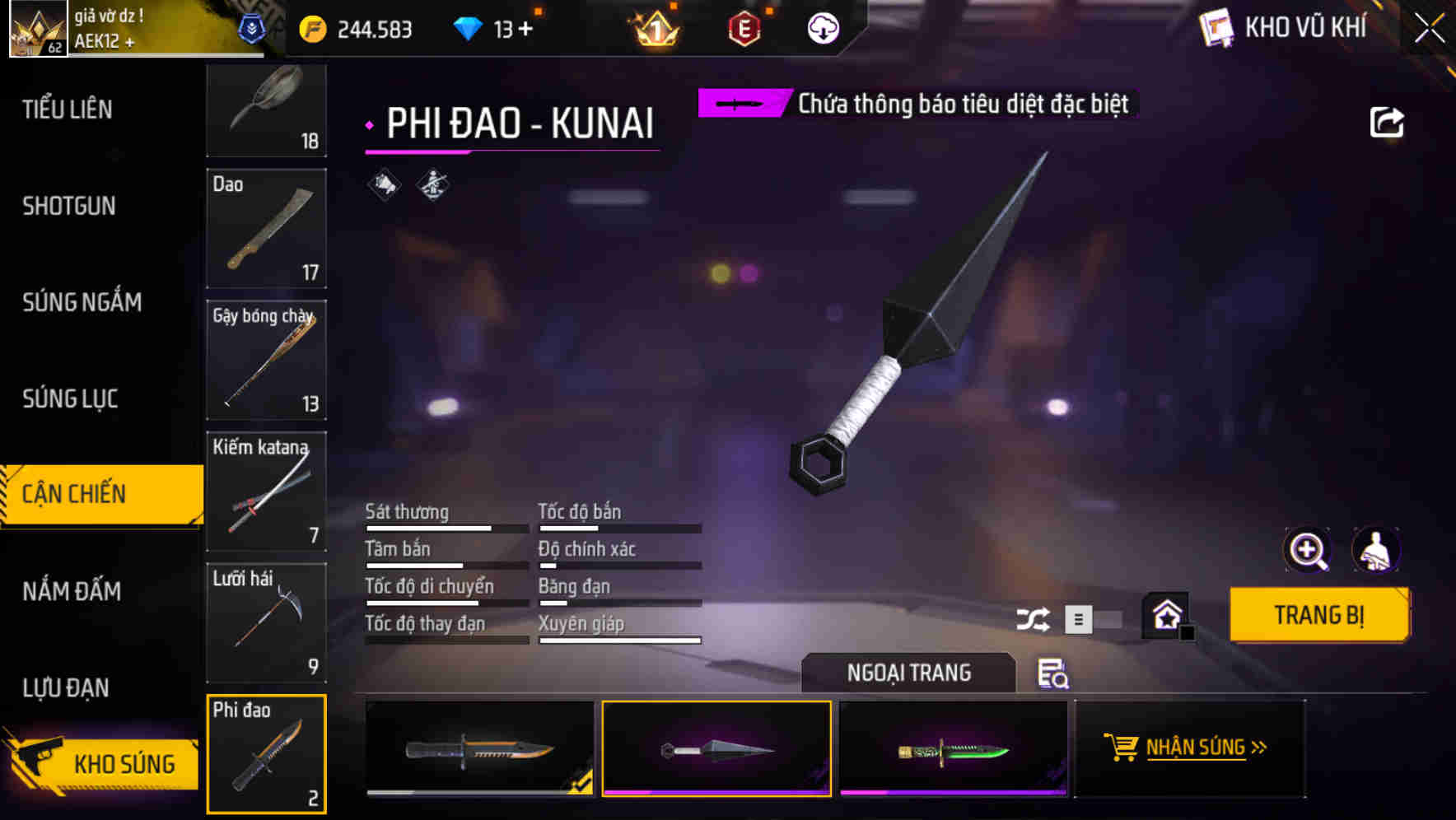Click the shuffle skin icon
The height and width of the screenshot is (820, 1456).
pyautogui.click(x=1032, y=619)
